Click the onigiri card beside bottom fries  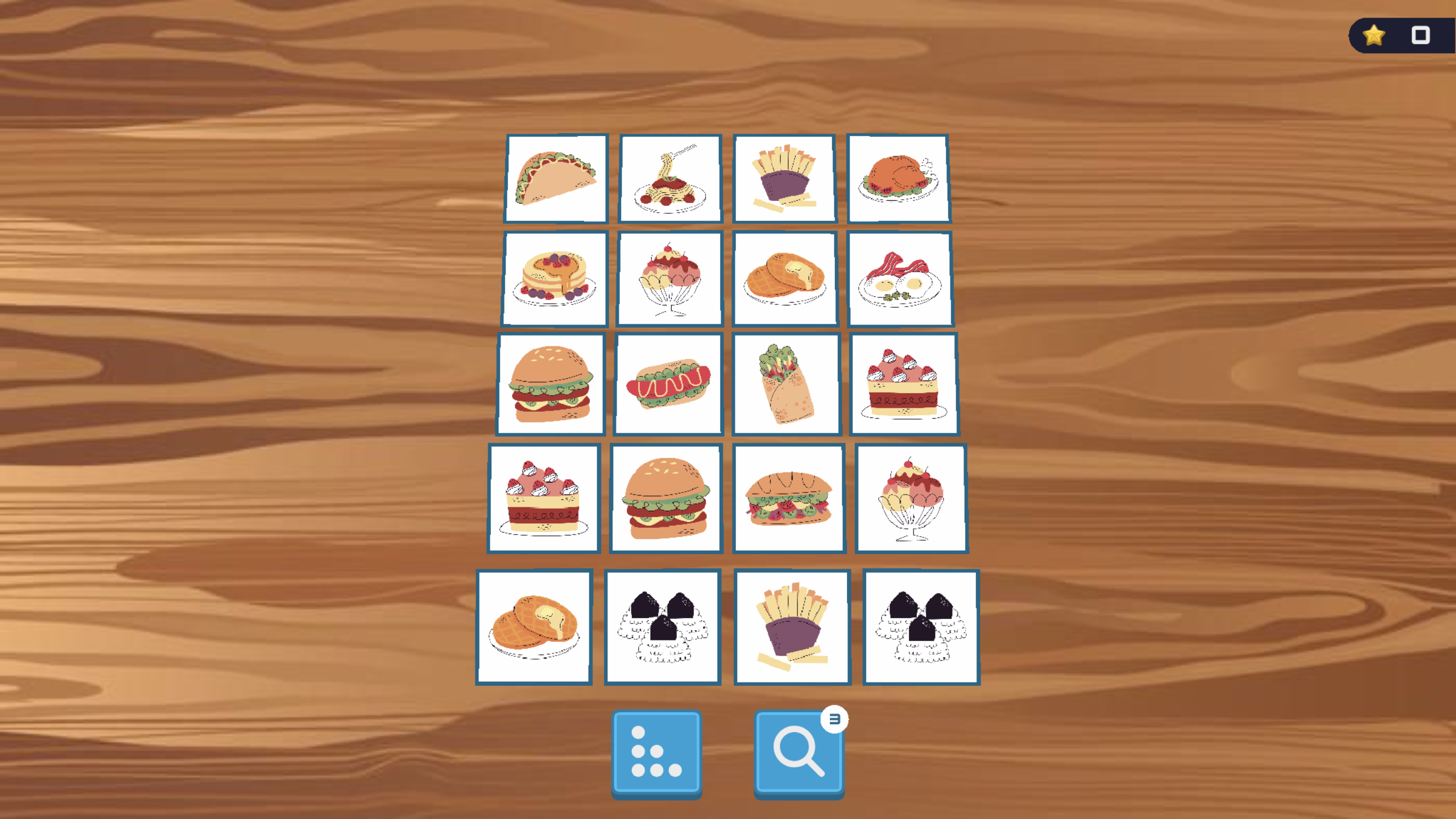663,626
